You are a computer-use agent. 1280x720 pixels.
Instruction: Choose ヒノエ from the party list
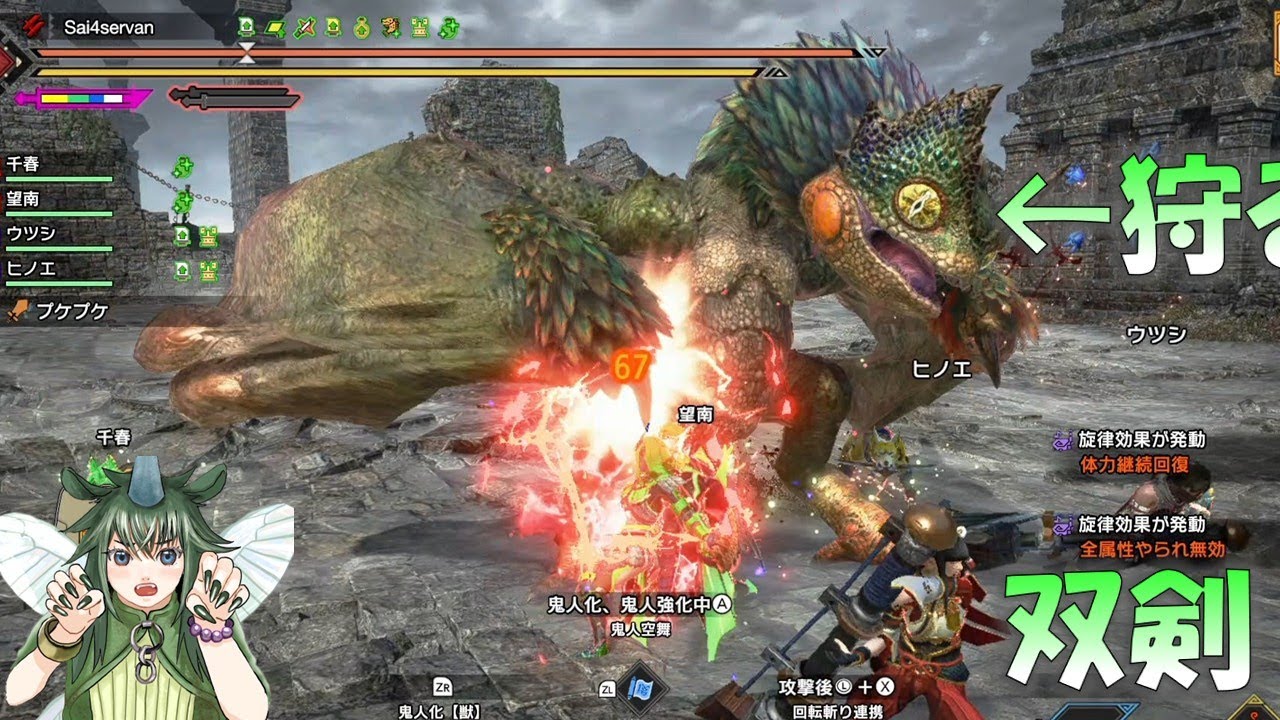coord(30,269)
